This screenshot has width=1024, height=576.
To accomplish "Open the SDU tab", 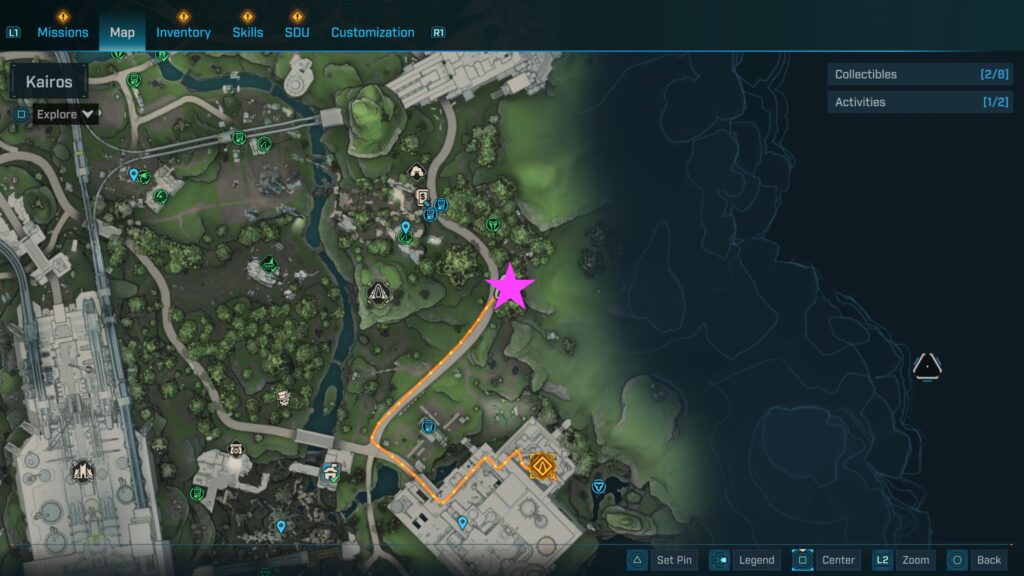I will click(297, 32).
